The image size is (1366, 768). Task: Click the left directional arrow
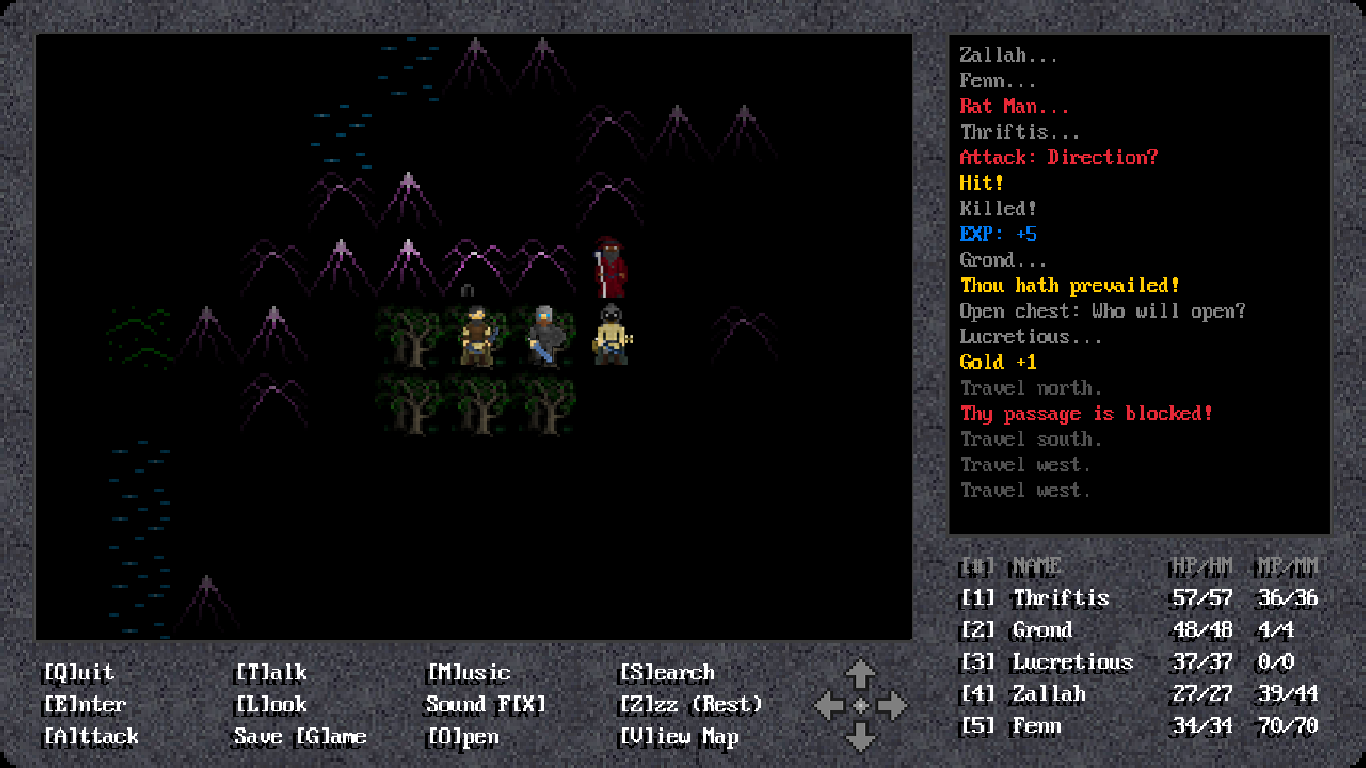tap(830, 704)
